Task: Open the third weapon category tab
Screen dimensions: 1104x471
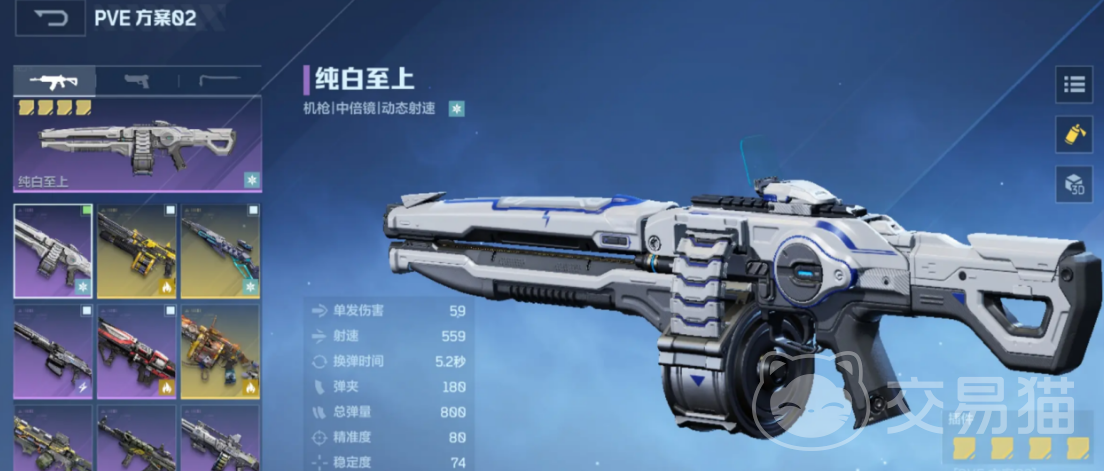Action: 219,81
